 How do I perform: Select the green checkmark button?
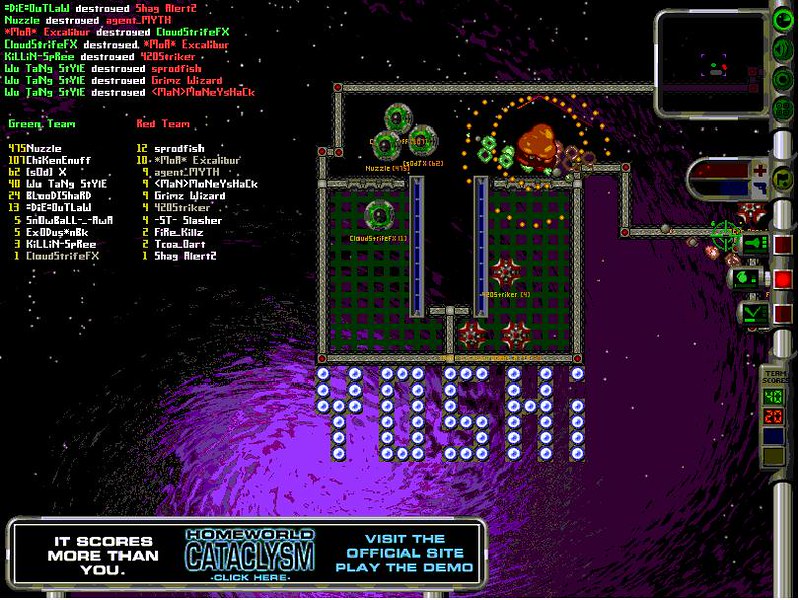pos(753,313)
